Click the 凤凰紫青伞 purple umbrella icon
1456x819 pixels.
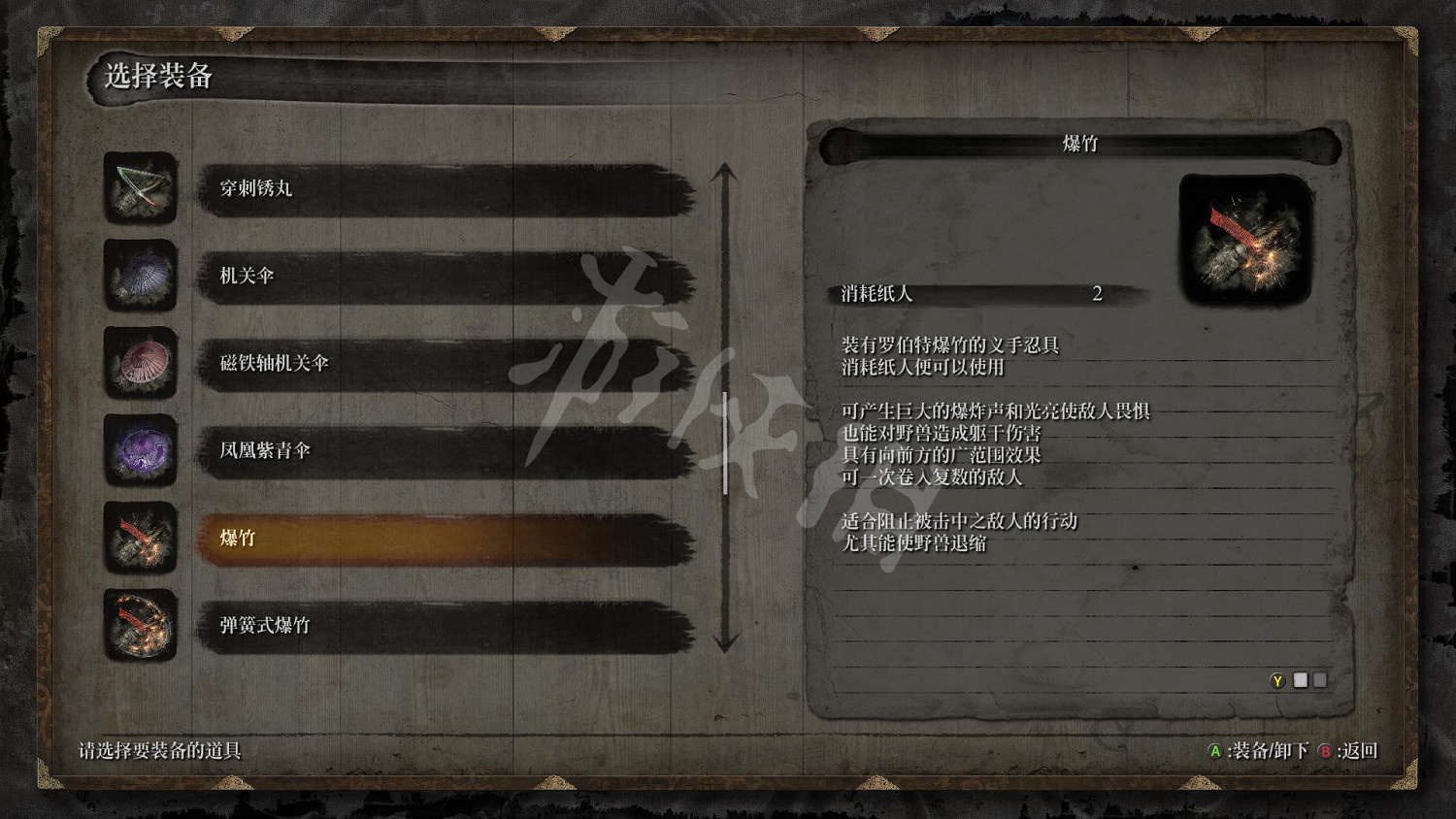tap(141, 452)
